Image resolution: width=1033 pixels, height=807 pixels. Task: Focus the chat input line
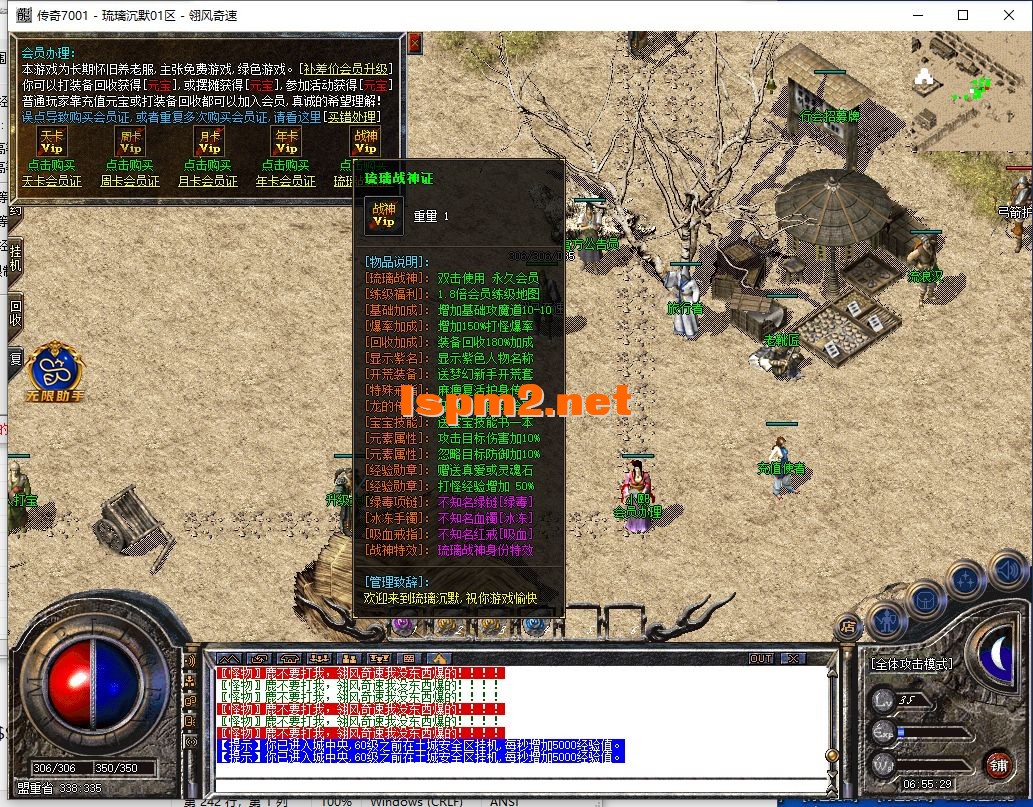[520, 773]
